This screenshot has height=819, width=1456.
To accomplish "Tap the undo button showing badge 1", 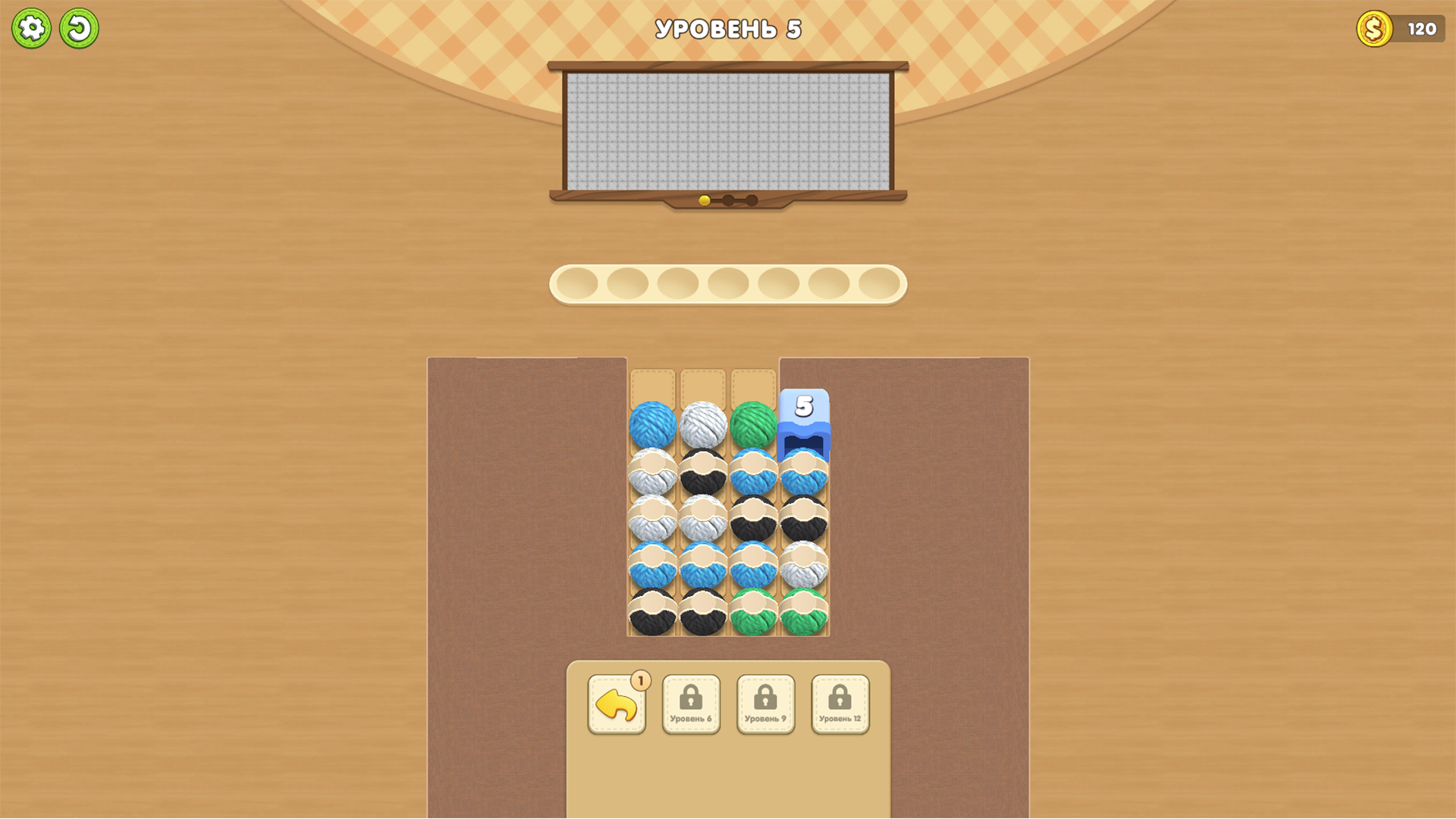I will coord(617,704).
